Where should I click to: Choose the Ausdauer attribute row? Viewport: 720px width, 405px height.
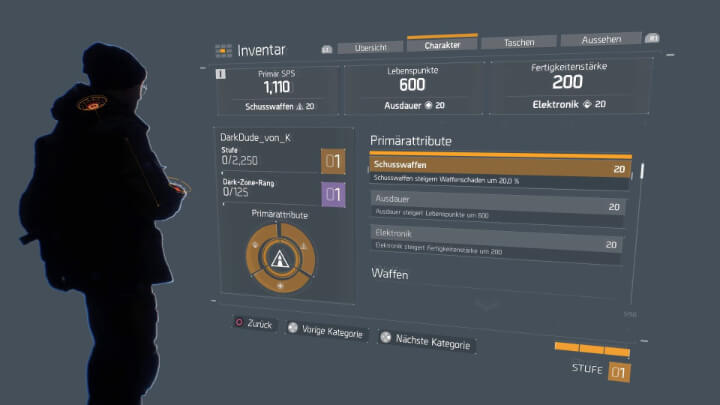[496, 205]
